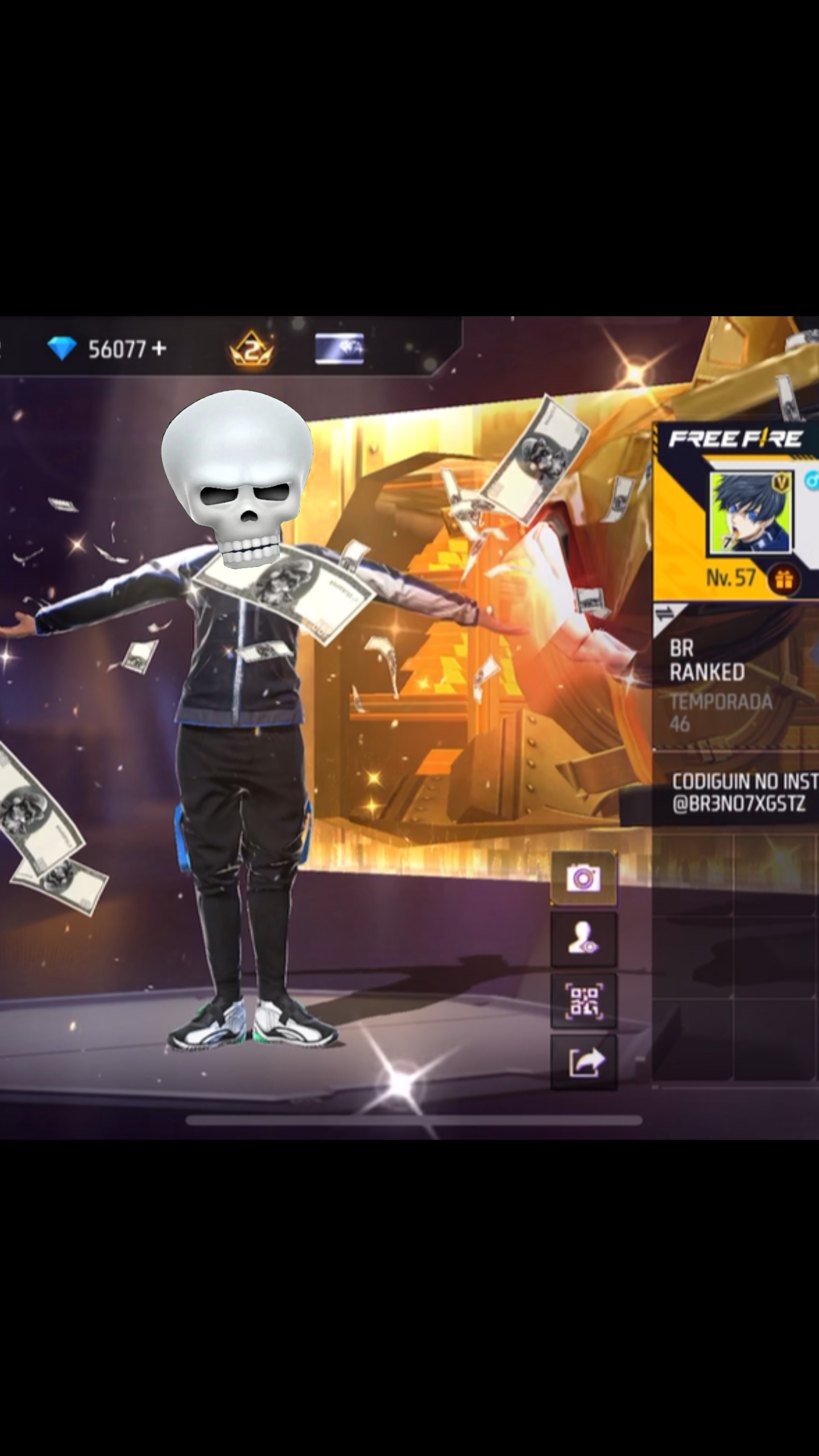
Task: Open the gold crown rank badge
Action: pos(251,349)
